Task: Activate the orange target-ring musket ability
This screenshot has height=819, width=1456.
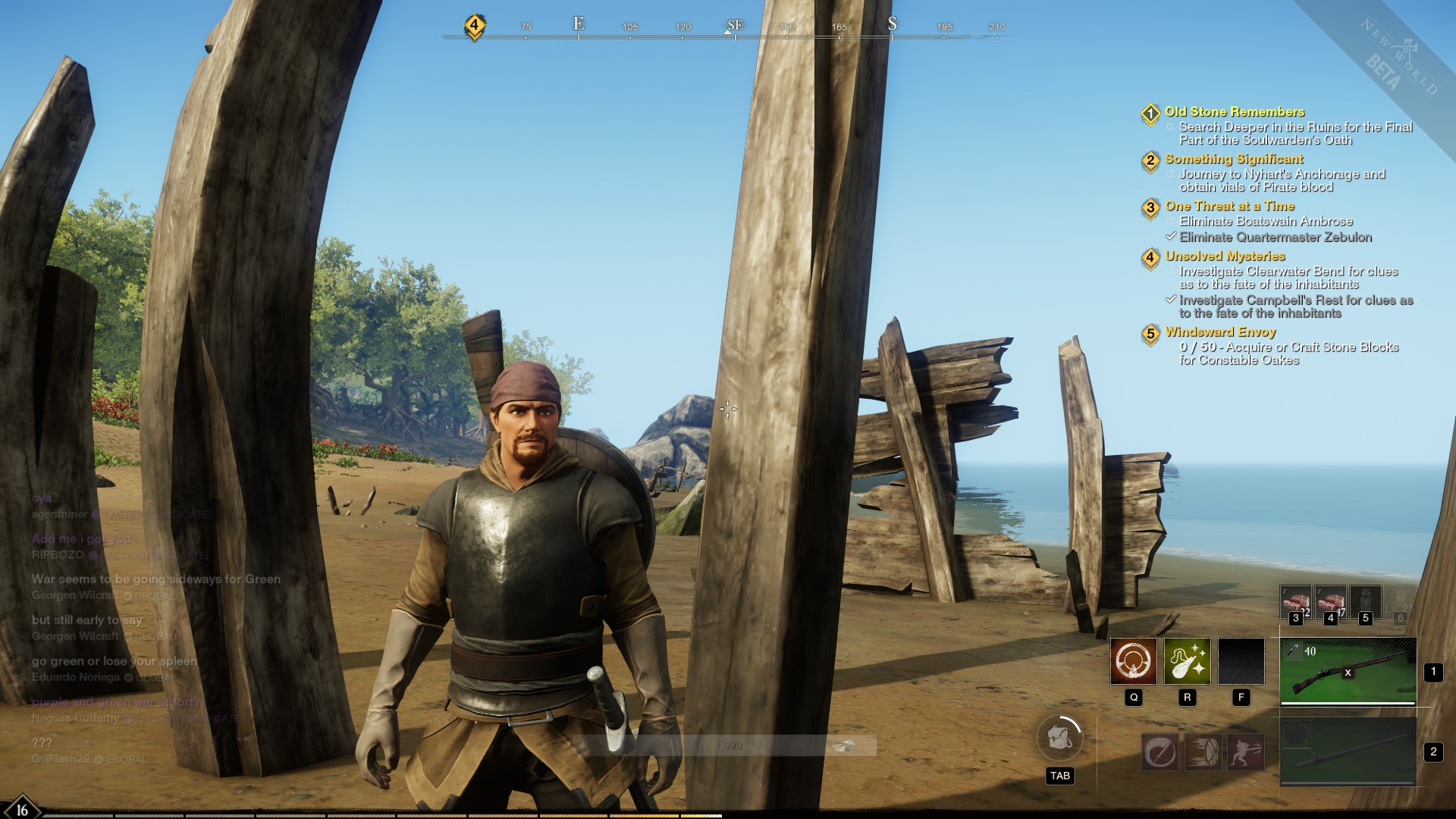Action: (x=1134, y=661)
